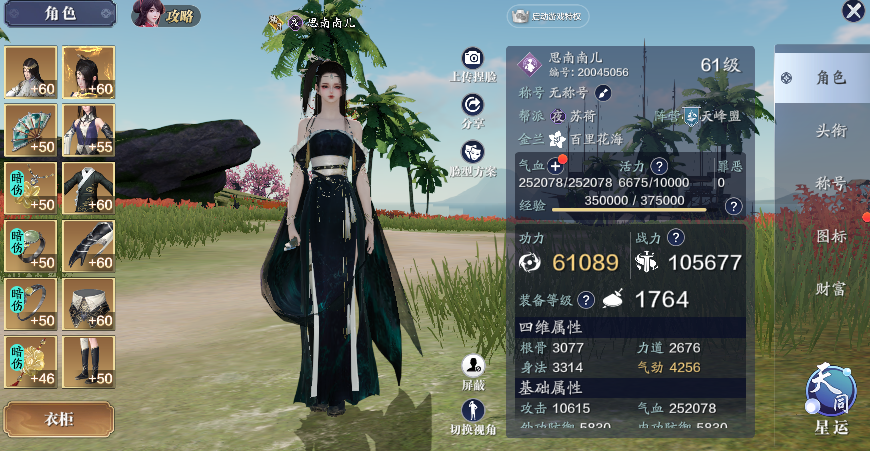Close the character panel with the X

[x=853, y=11]
